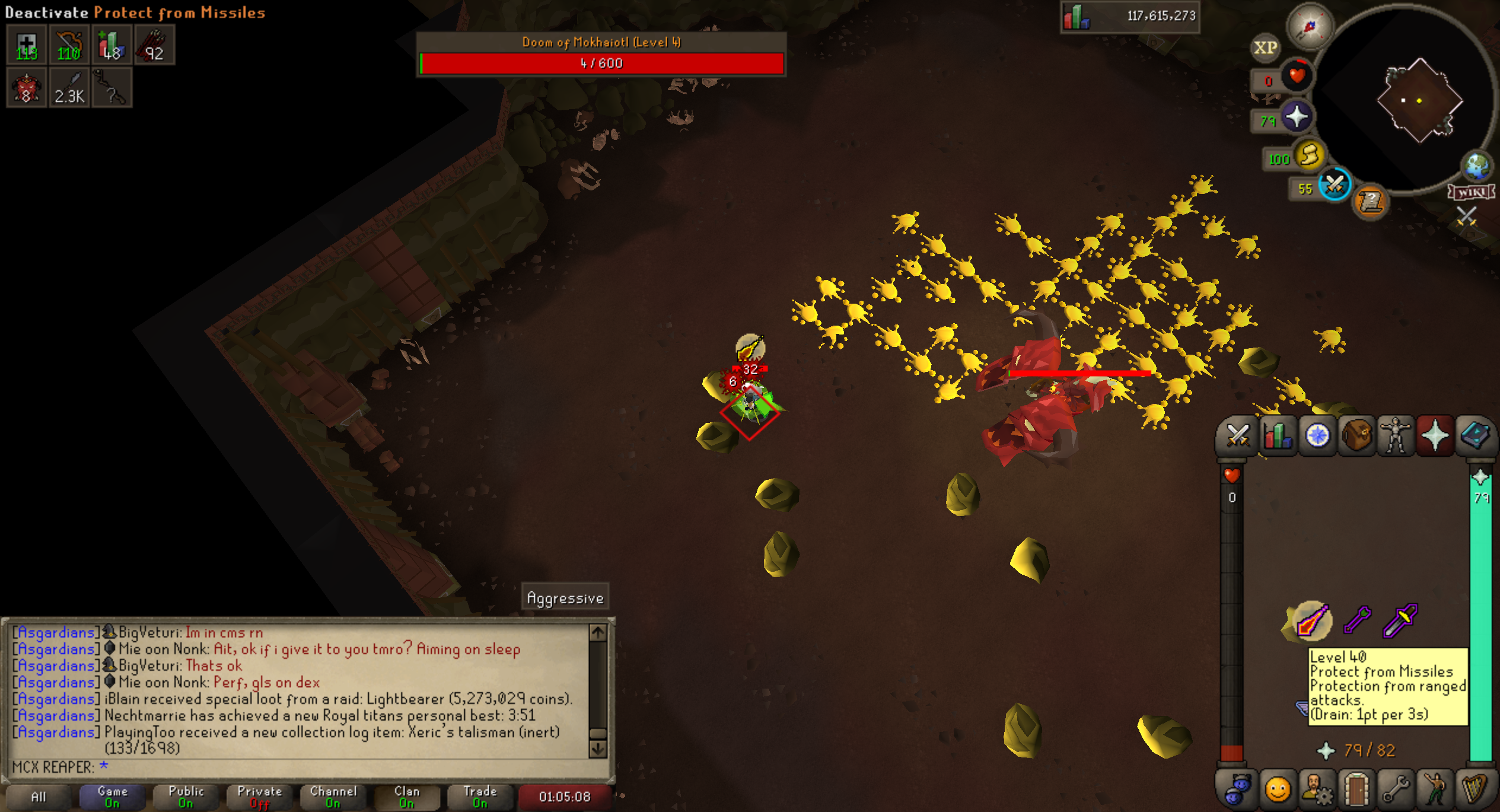Open the world map globe
Screen dimensions: 1500x812
pyautogui.click(x=1476, y=167)
